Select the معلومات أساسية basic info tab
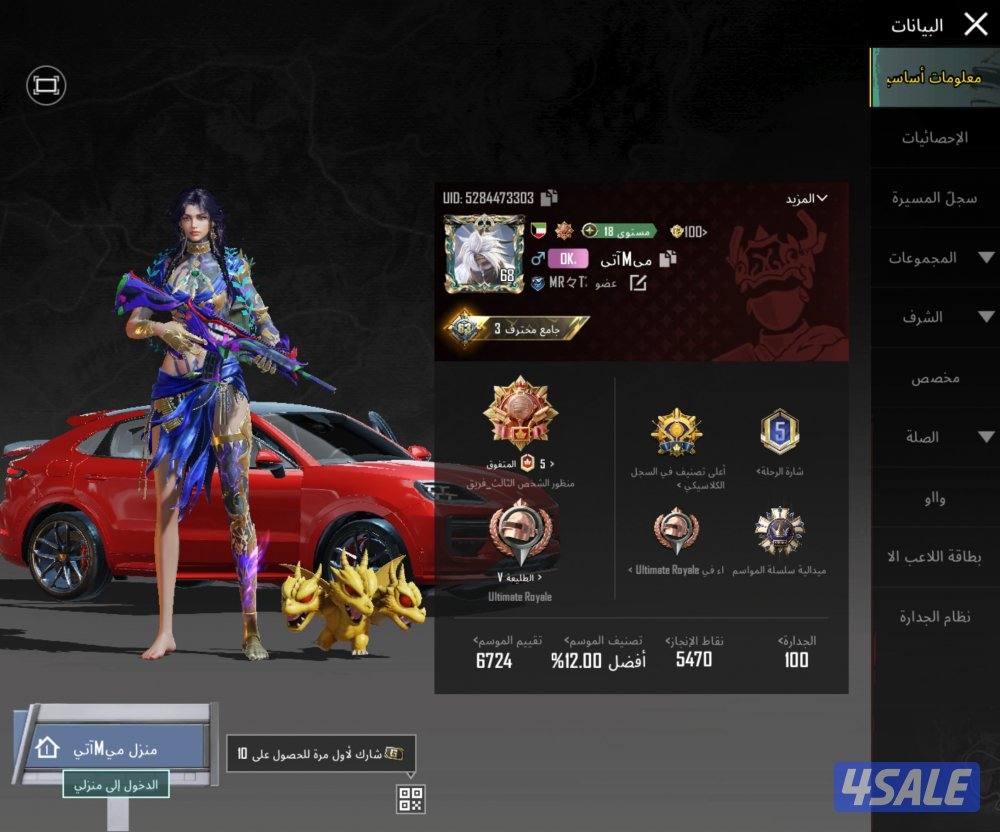This screenshot has height=832, width=1000. [x=934, y=77]
